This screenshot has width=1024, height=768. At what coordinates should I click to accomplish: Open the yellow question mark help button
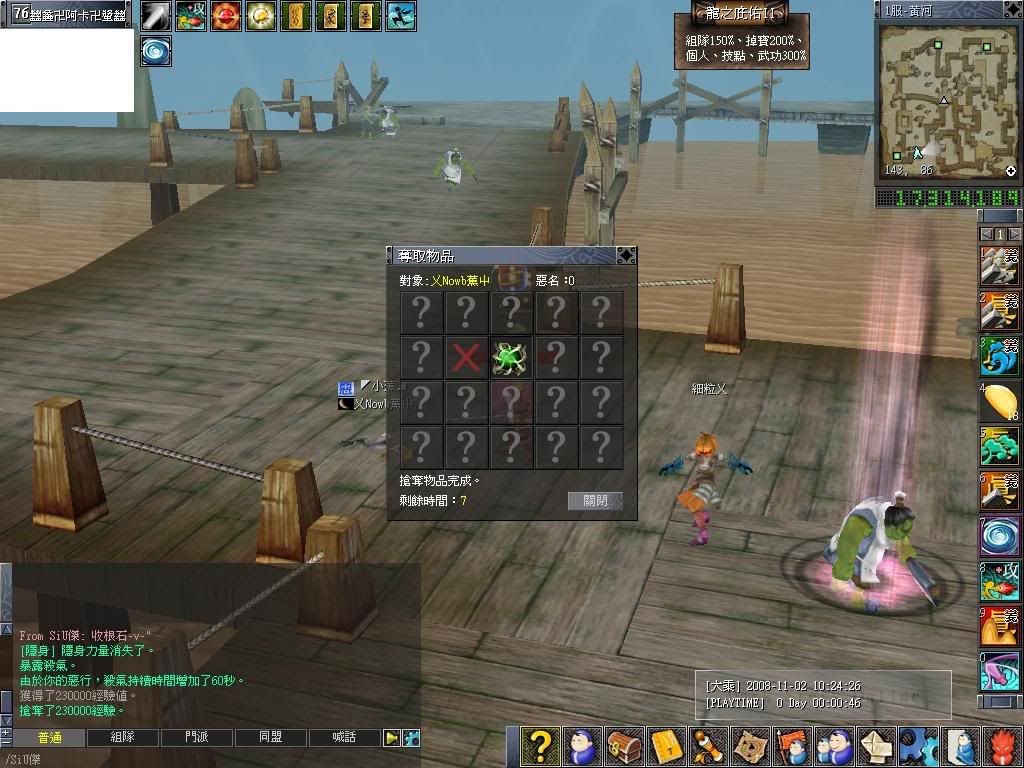540,746
